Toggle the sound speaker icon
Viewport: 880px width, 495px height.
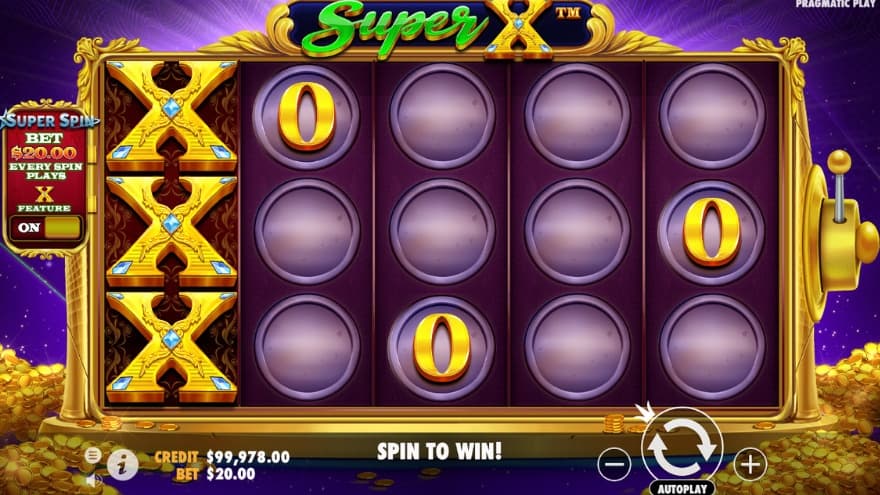[93, 479]
